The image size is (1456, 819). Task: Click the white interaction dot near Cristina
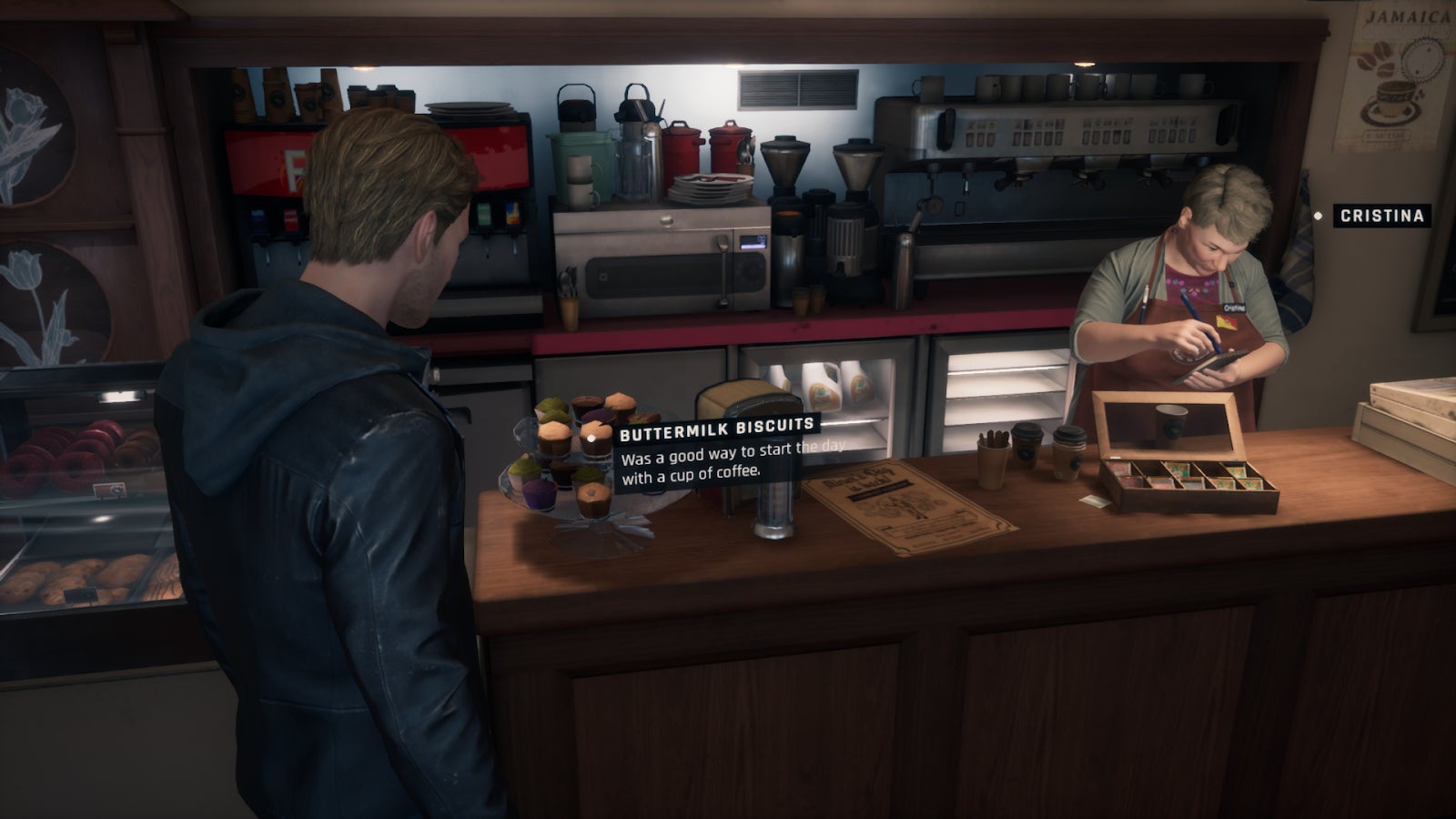1319,216
